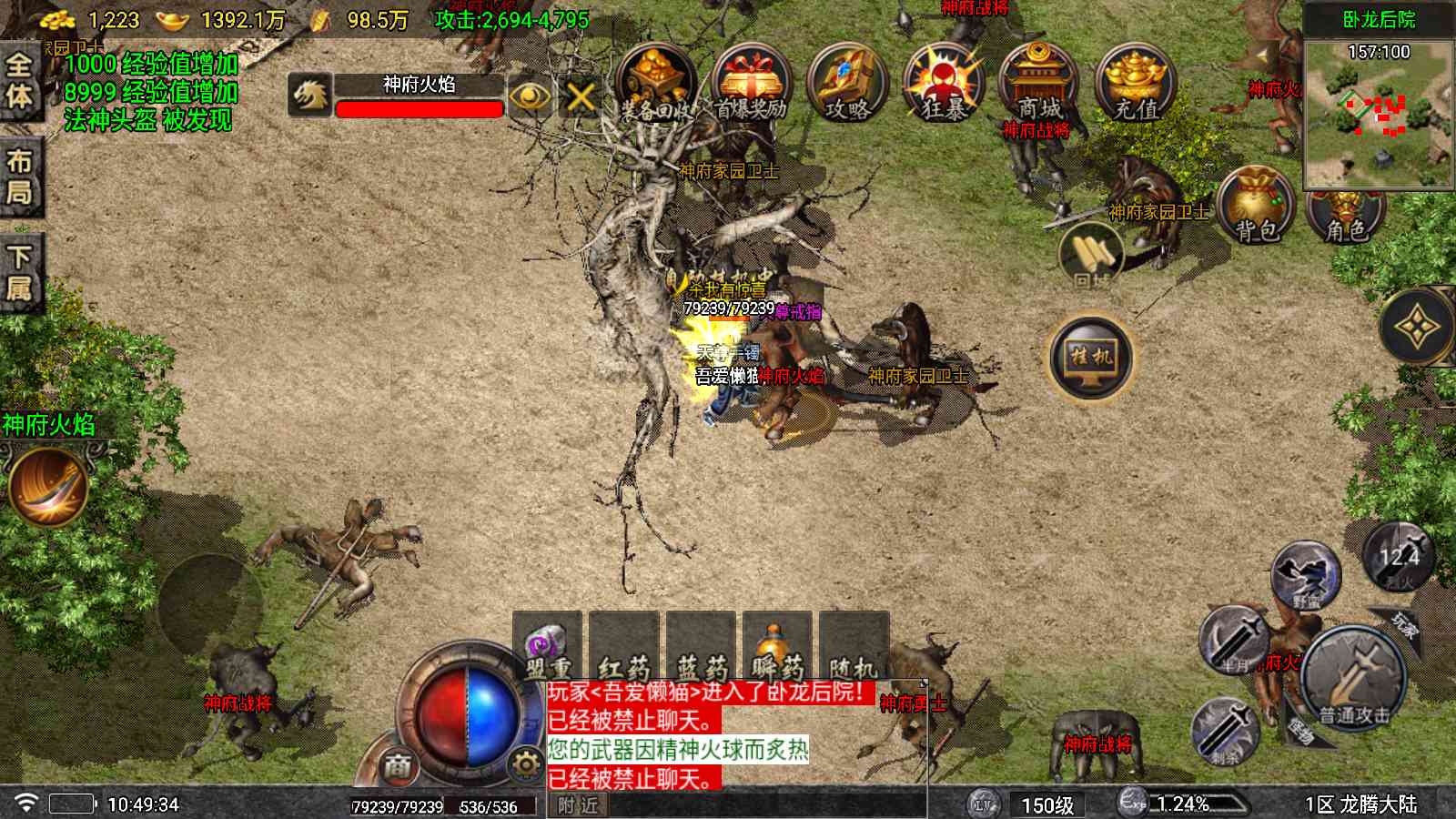
Task: Open the 首爆奖励 gift box rewards
Action: pos(751,84)
